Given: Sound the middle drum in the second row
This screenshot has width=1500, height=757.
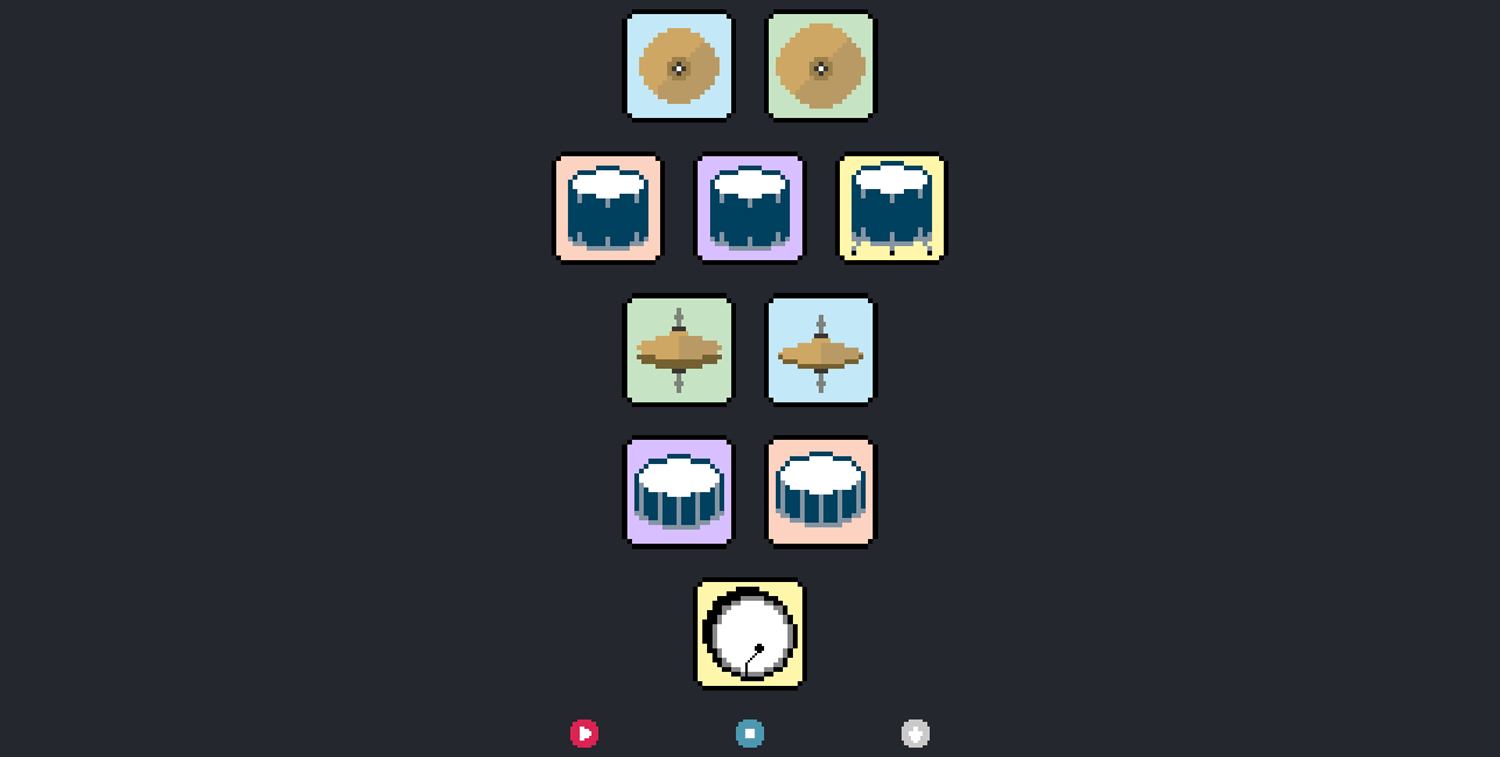Looking at the screenshot, I should click(x=750, y=207).
